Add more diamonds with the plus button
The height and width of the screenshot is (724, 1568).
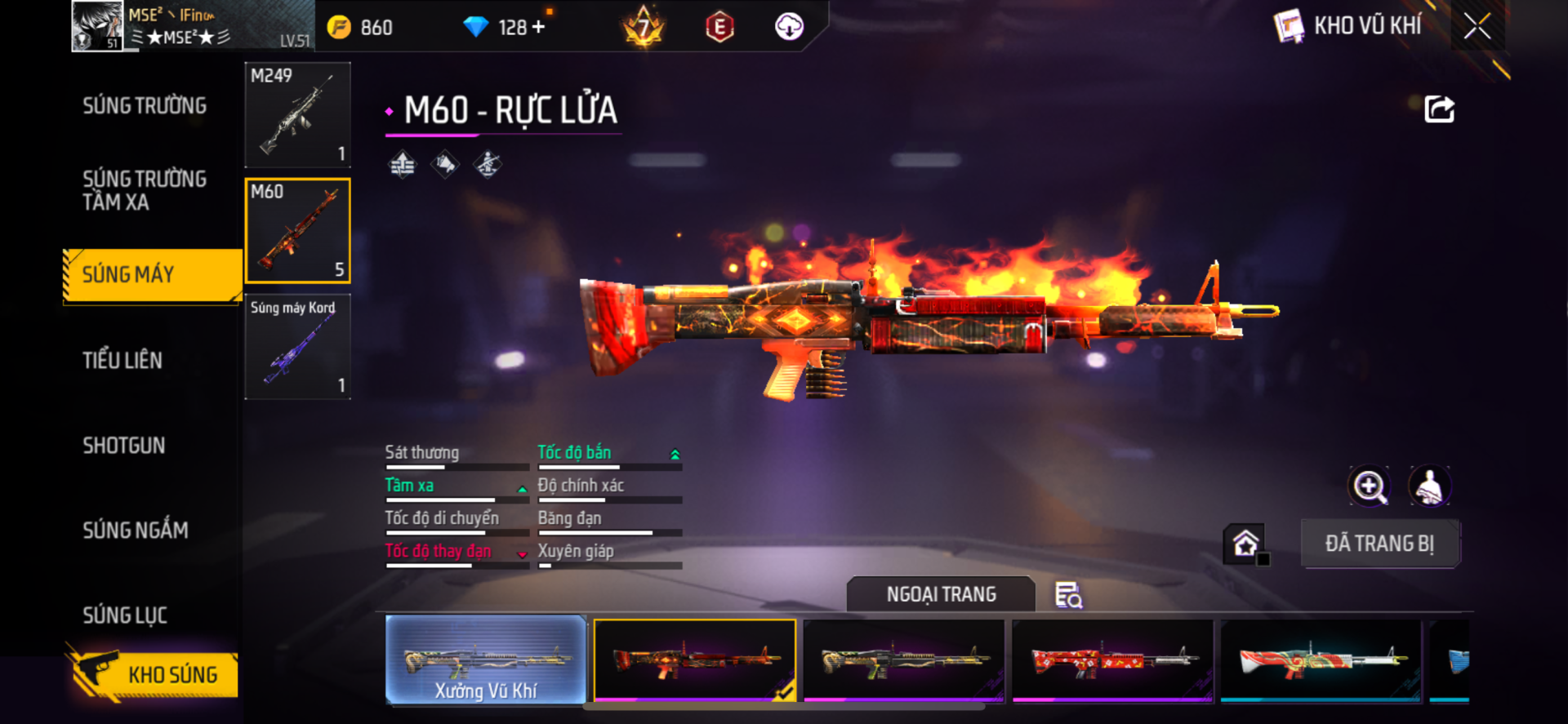(538, 27)
